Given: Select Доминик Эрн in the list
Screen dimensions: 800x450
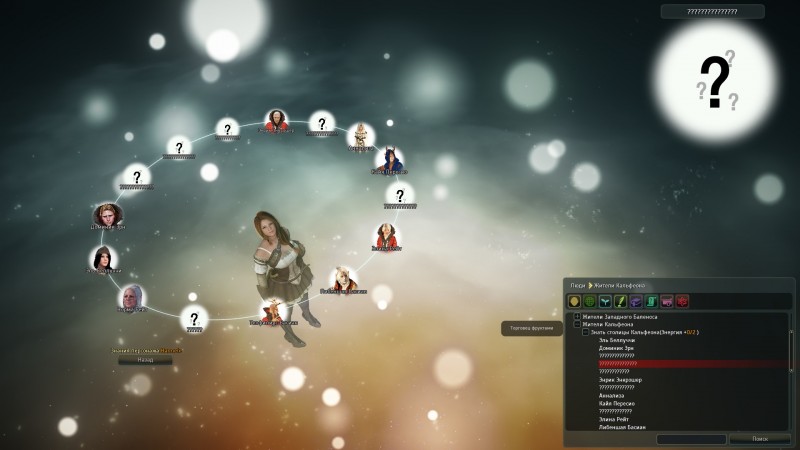Looking at the screenshot, I should 617,348.
